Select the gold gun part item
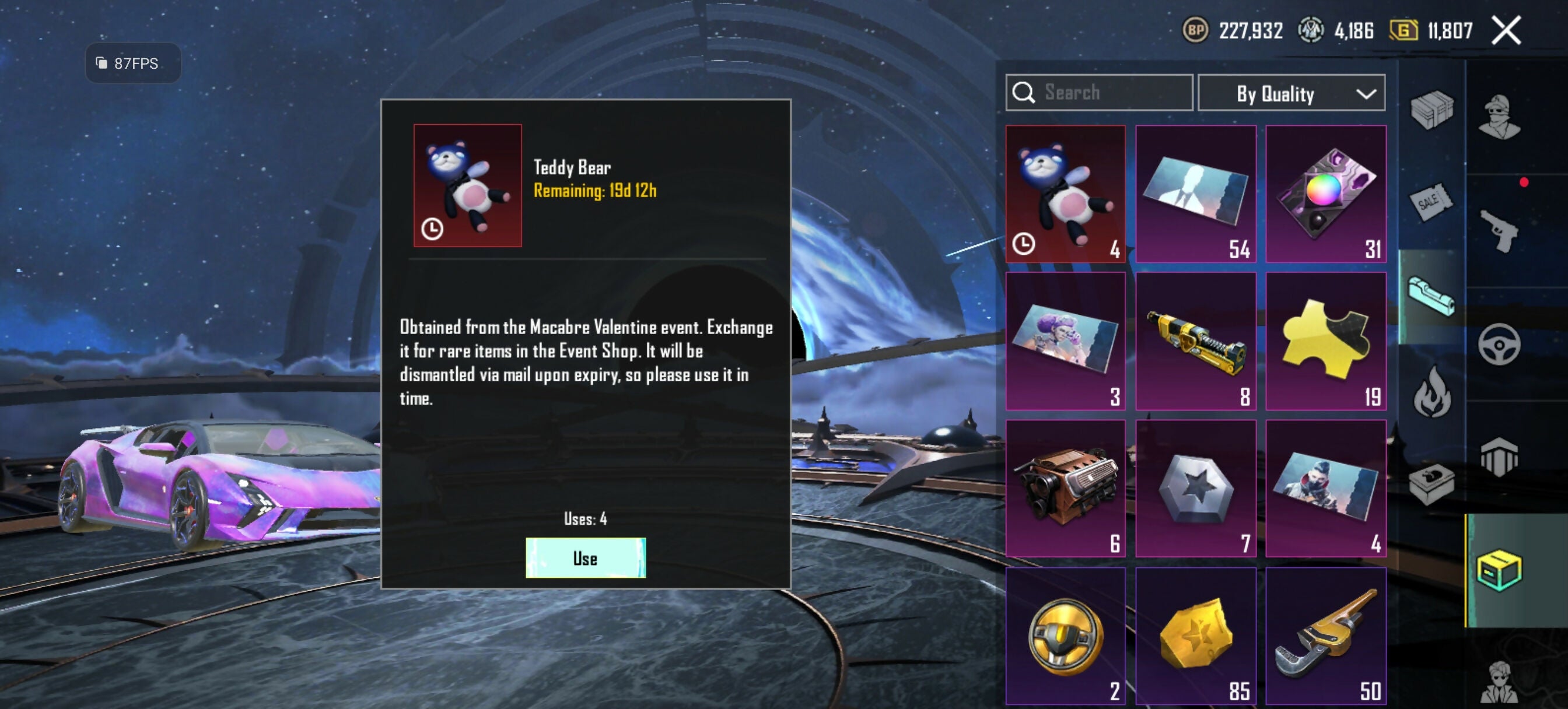1568x709 pixels. coord(1195,341)
